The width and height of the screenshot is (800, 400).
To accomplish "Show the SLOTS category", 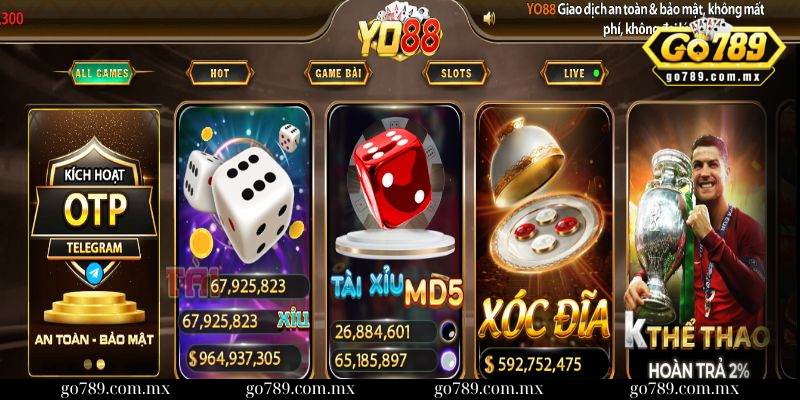I will (455, 73).
